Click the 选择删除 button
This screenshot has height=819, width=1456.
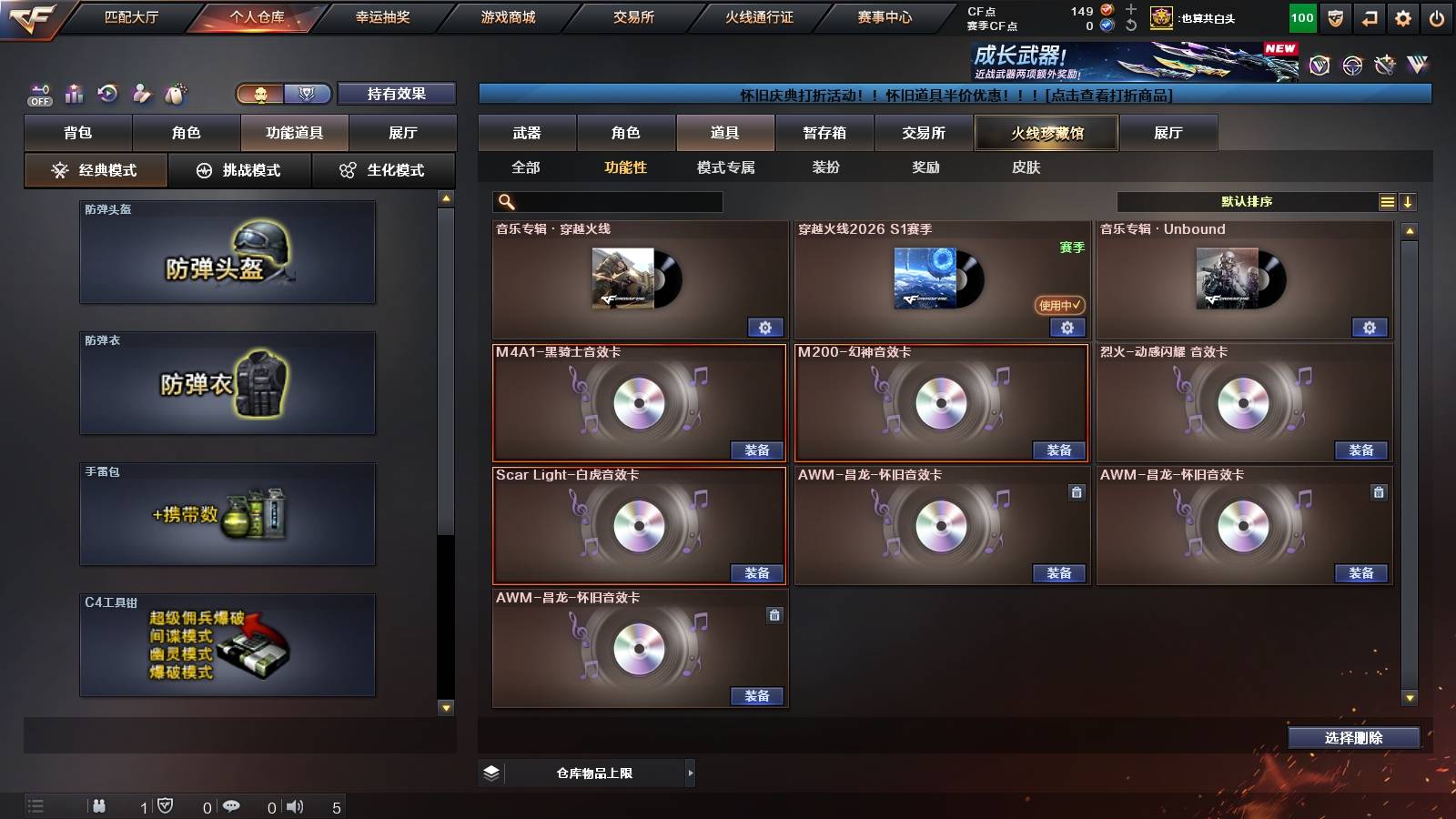tap(1353, 737)
